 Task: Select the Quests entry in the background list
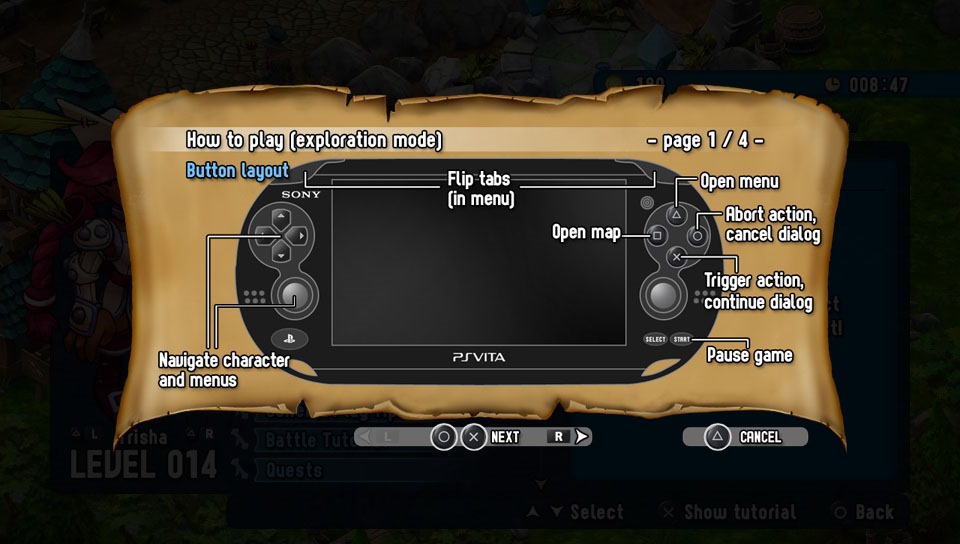(x=295, y=470)
